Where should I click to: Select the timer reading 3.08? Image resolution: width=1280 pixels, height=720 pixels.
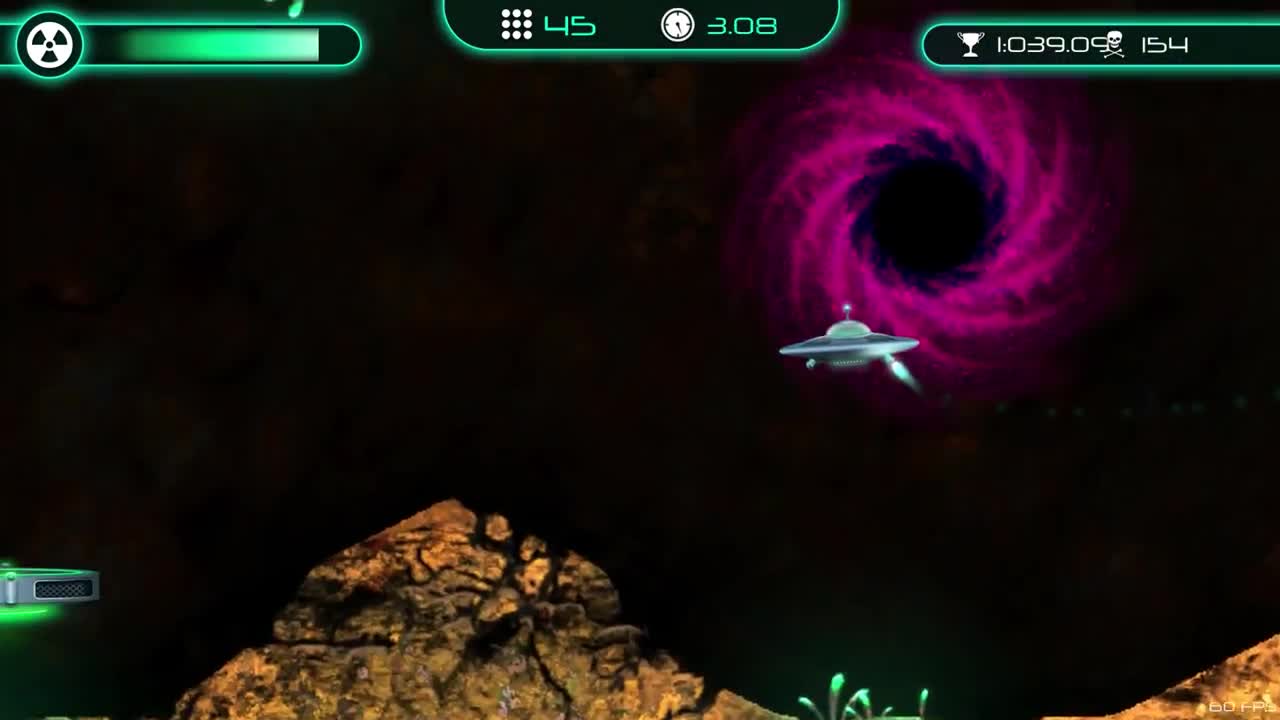click(740, 27)
